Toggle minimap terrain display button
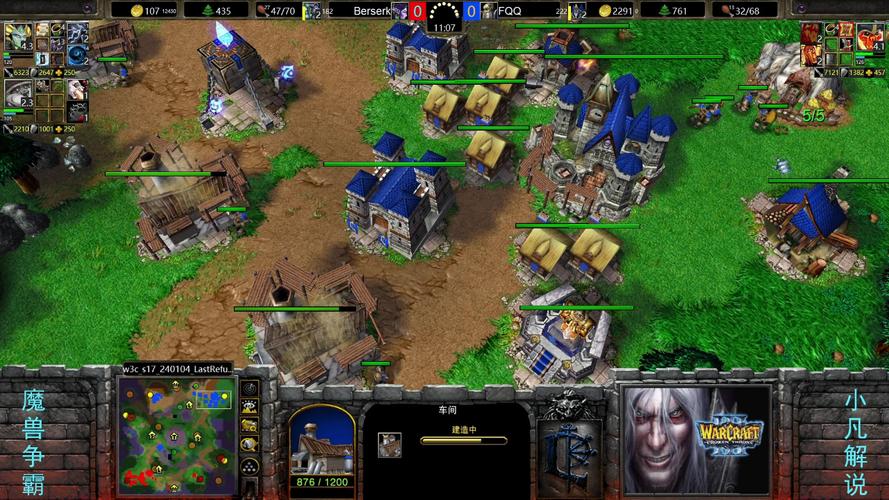Image resolution: width=889 pixels, height=500 pixels. point(249,407)
